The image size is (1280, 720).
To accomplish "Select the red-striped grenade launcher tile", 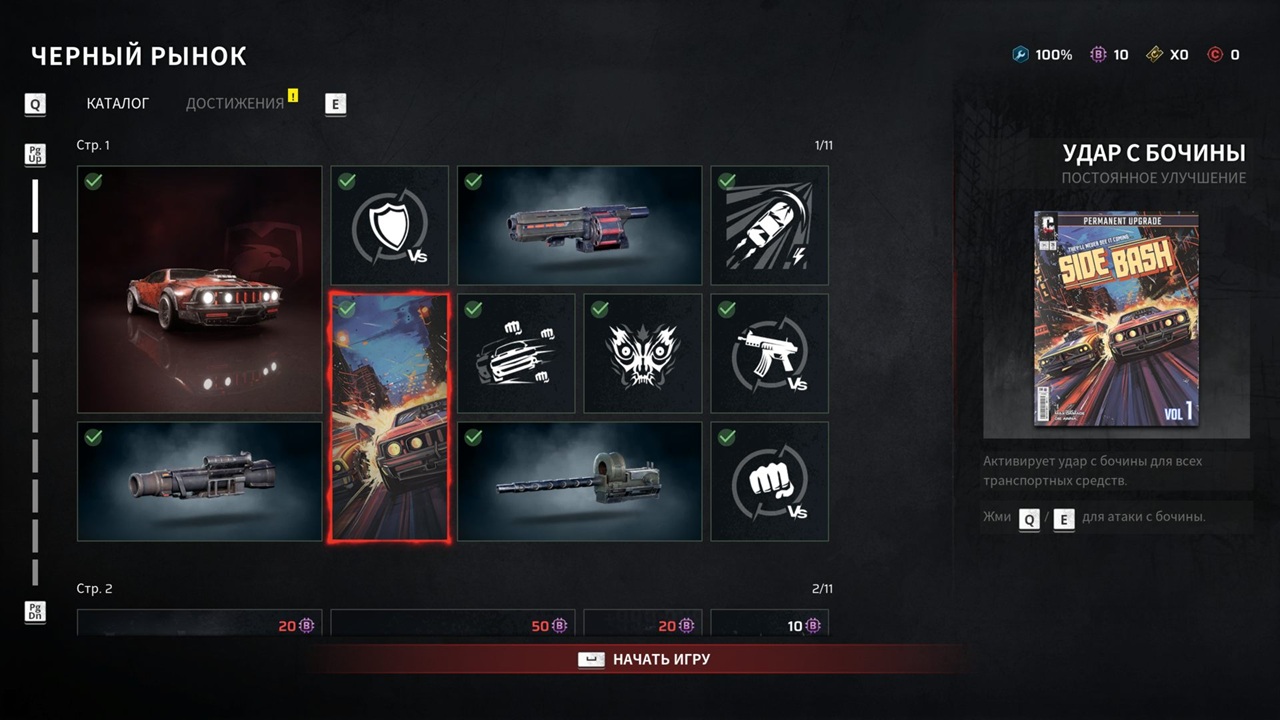I will tap(580, 226).
